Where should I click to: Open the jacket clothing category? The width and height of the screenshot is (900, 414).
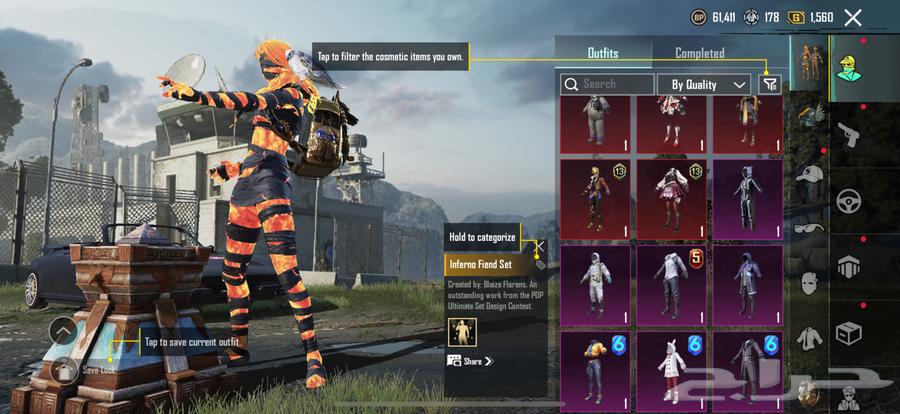coord(808,337)
